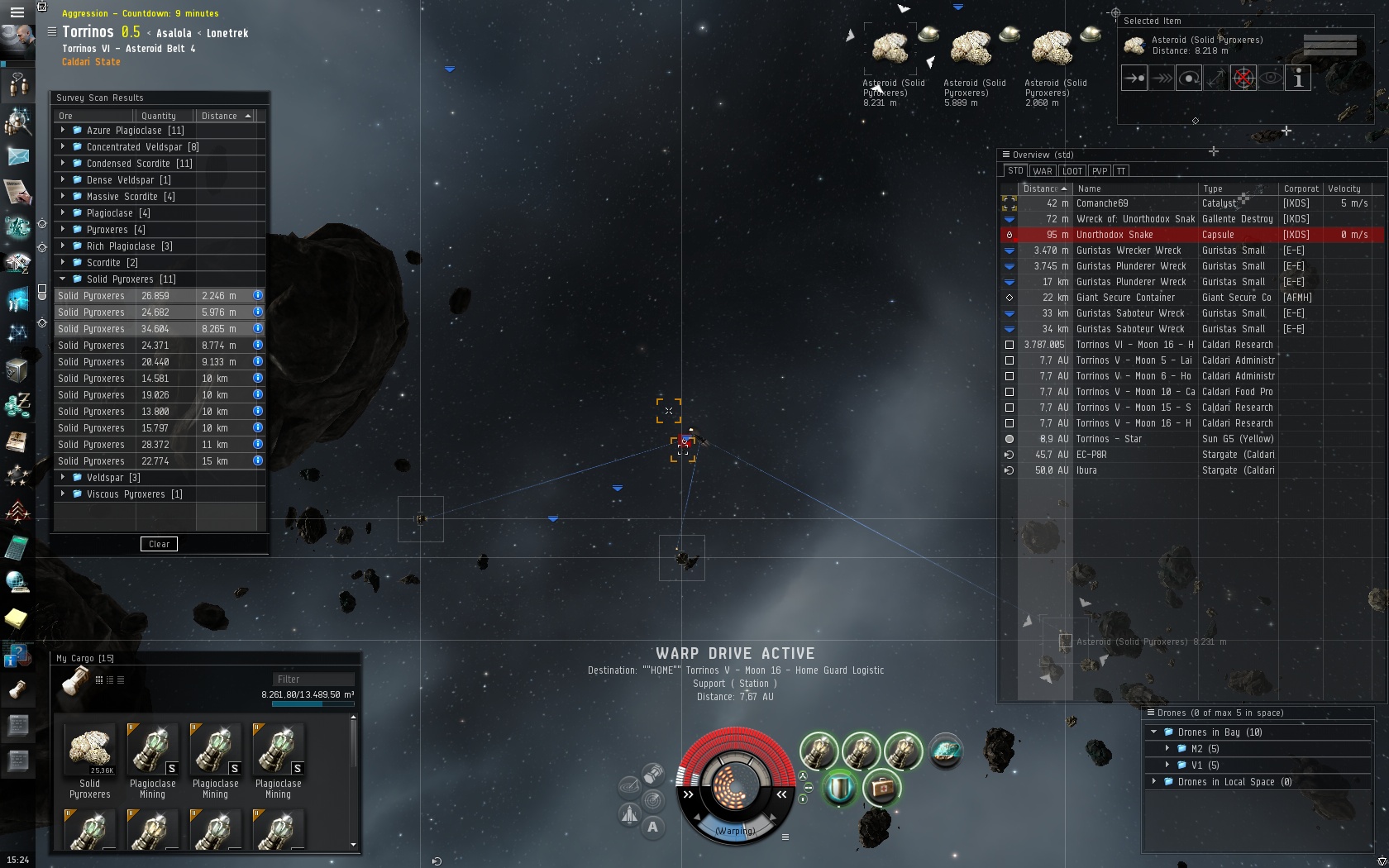Expand the Concentrated Veldspar group
This screenshot has width=1389, height=868.
click(x=63, y=147)
